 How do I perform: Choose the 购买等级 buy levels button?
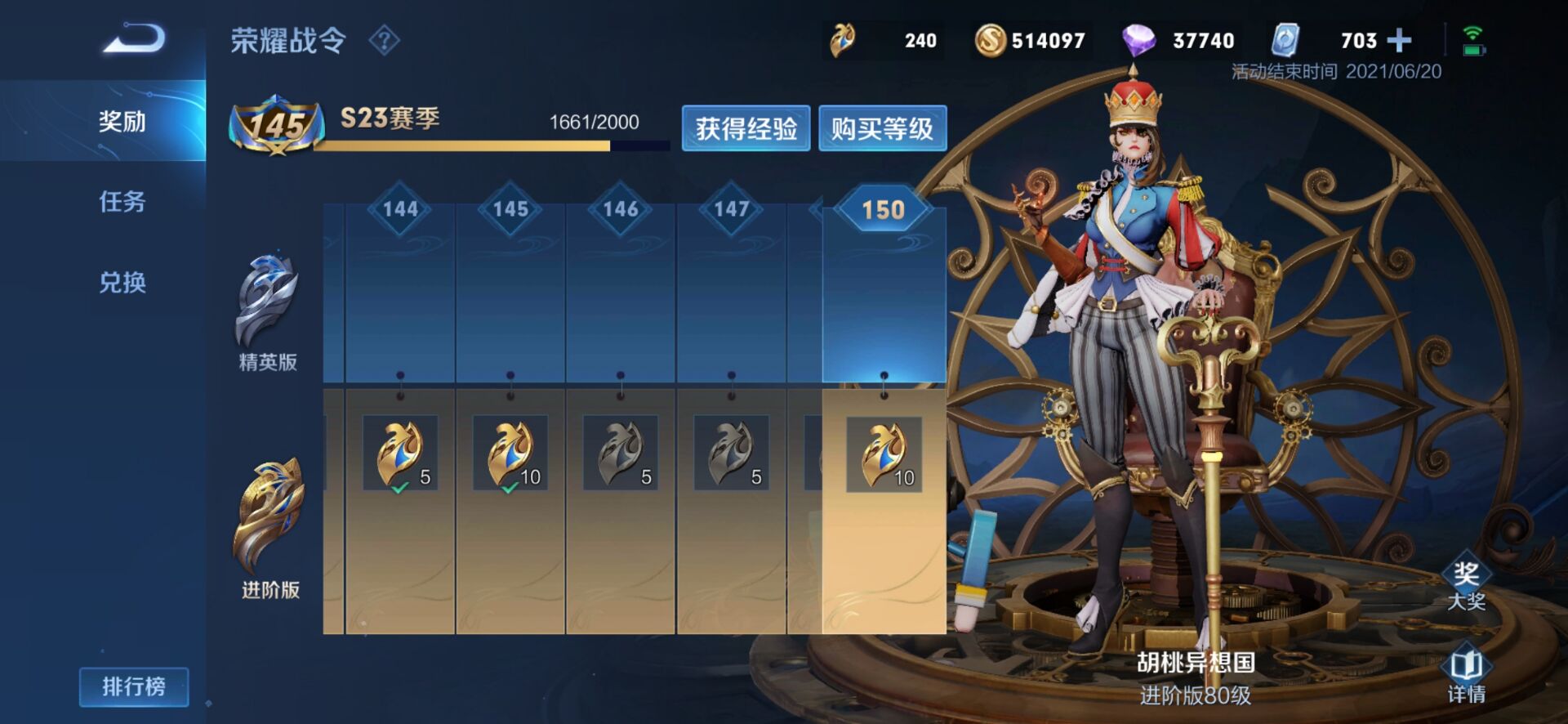882,128
